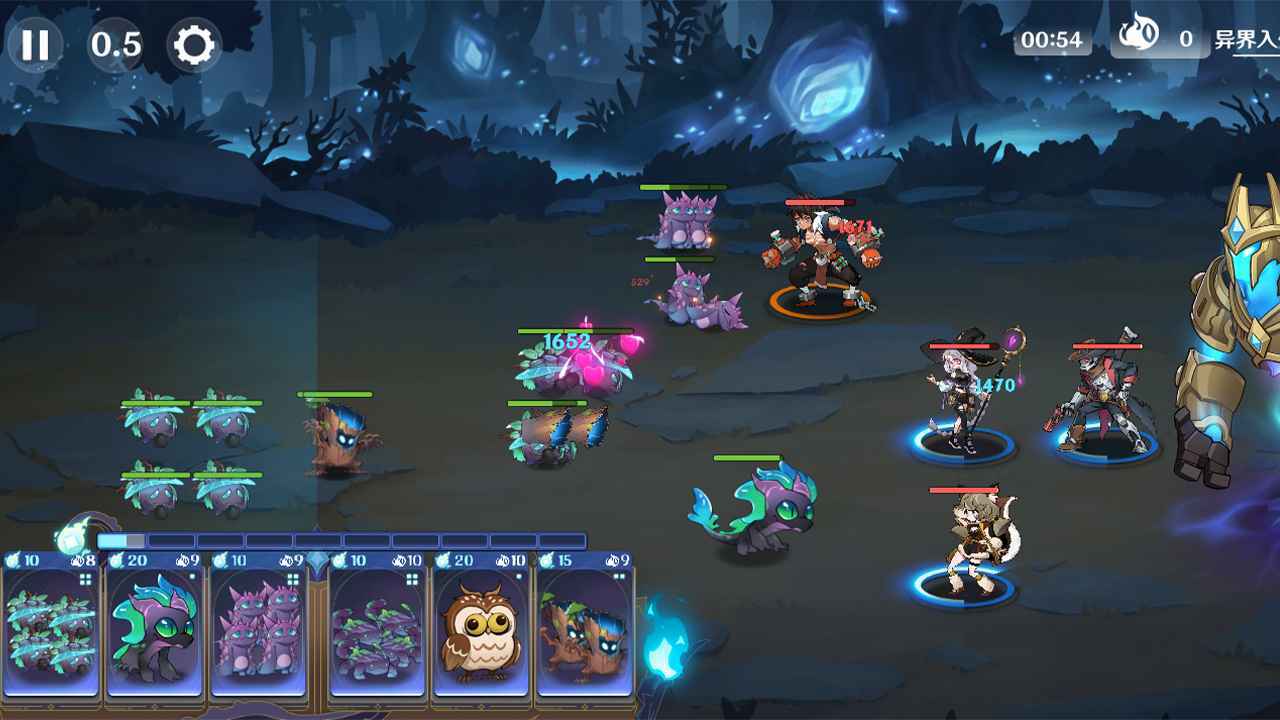Toggle the 0.5 battle speed
This screenshot has height=720, width=1280.
114,44
